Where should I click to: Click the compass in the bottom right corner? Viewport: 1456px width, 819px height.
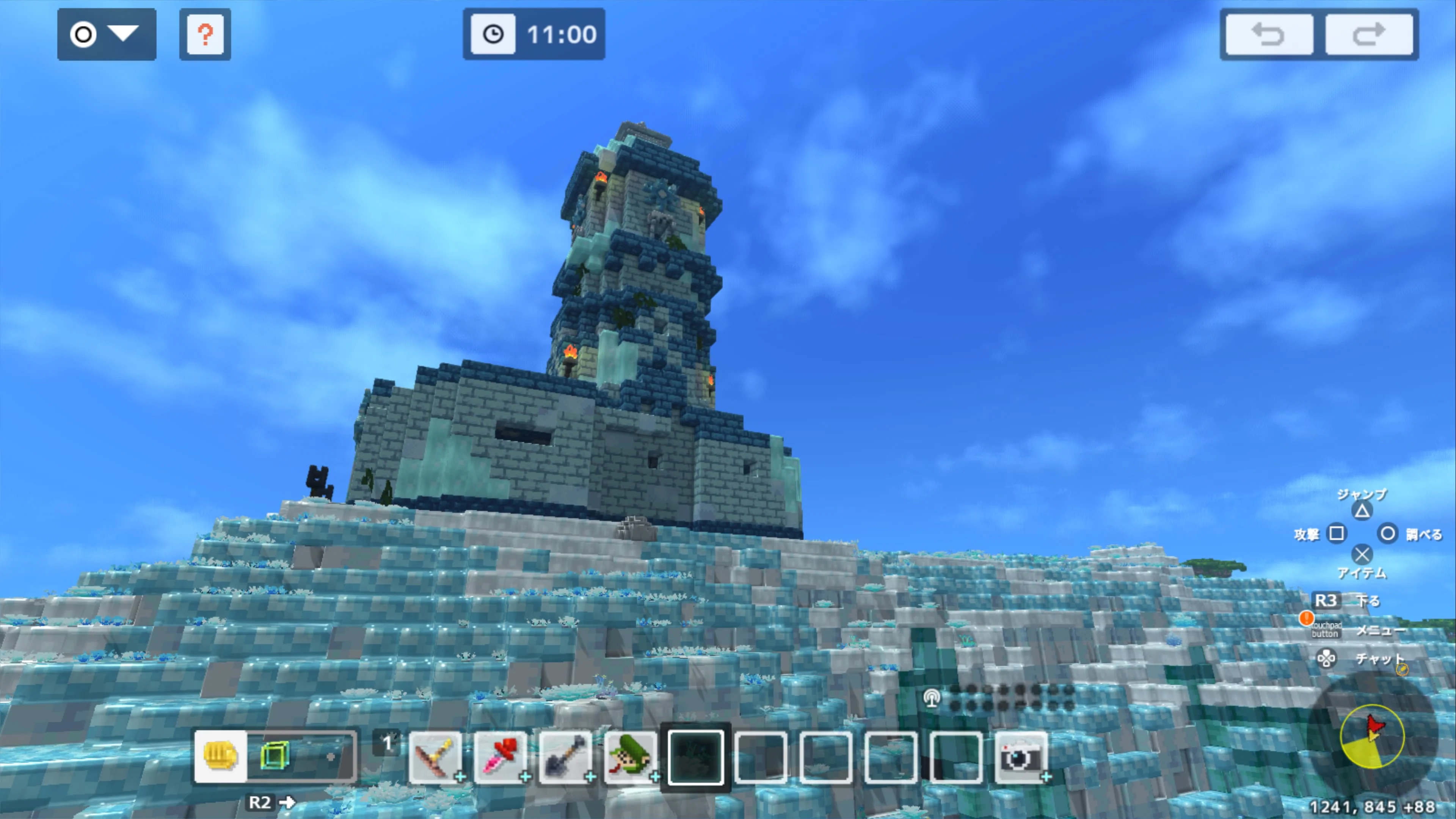(1374, 736)
